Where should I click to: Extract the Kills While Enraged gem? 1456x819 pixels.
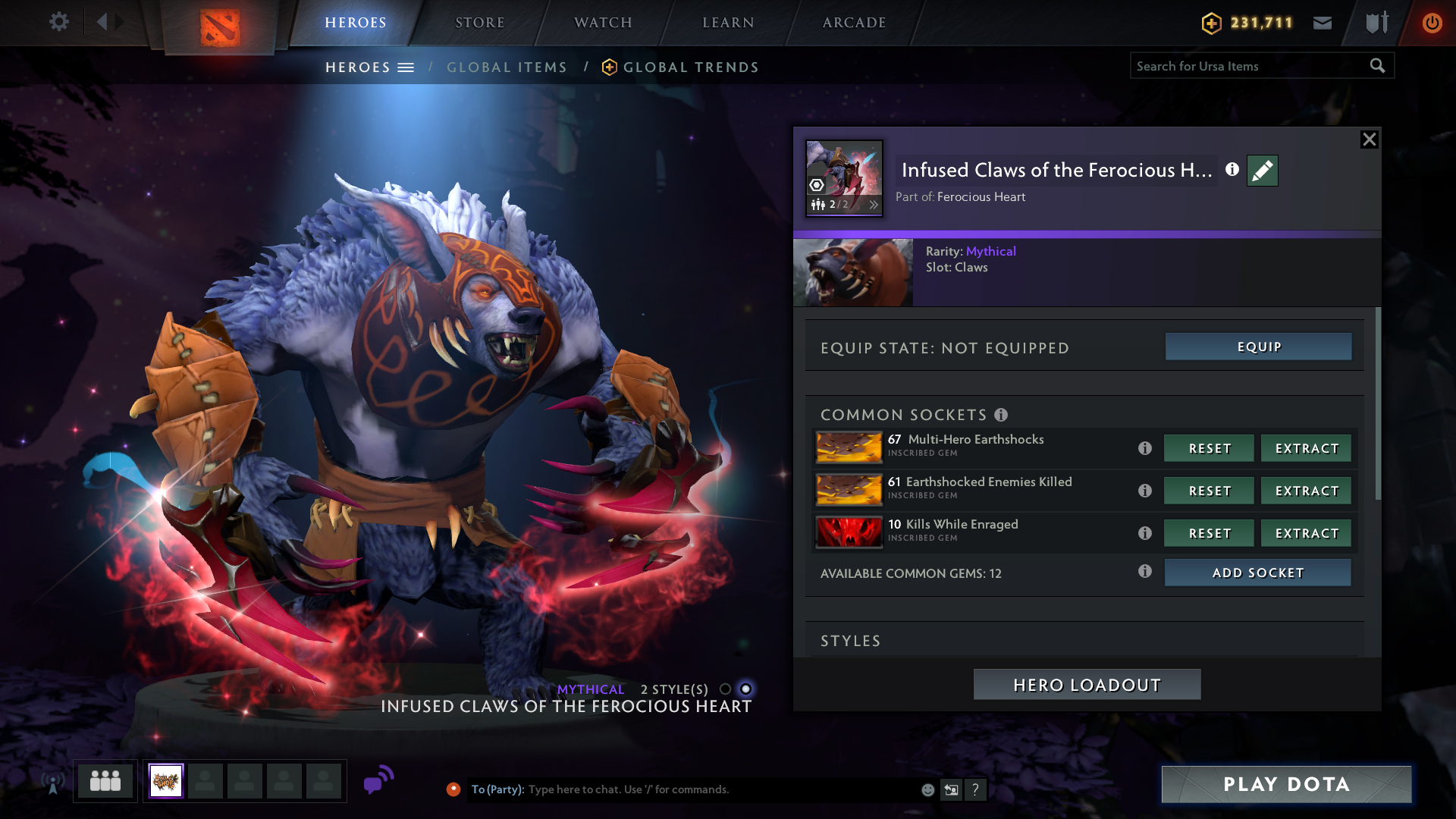point(1306,533)
